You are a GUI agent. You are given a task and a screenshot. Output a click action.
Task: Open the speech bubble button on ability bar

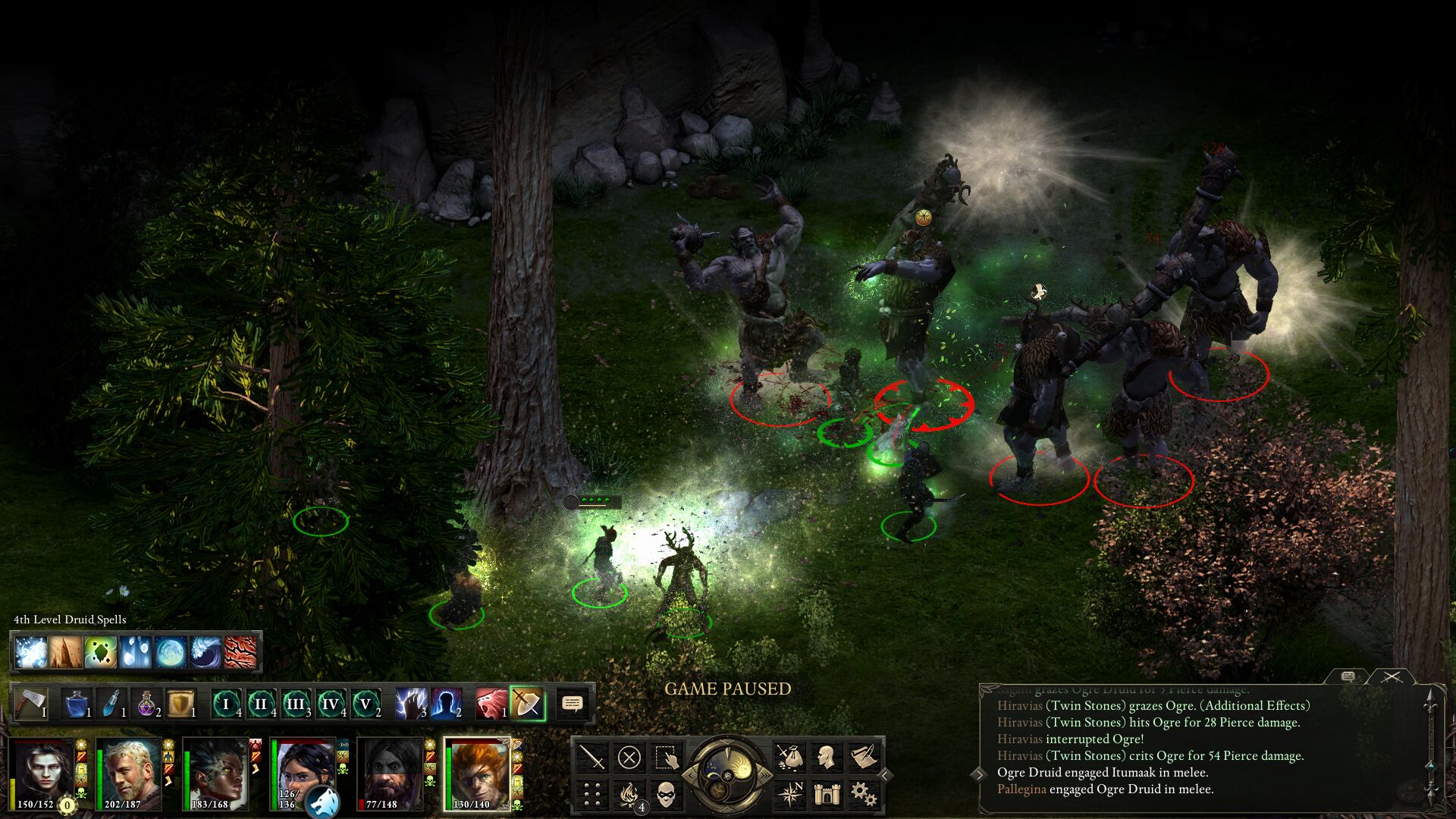click(x=573, y=704)
